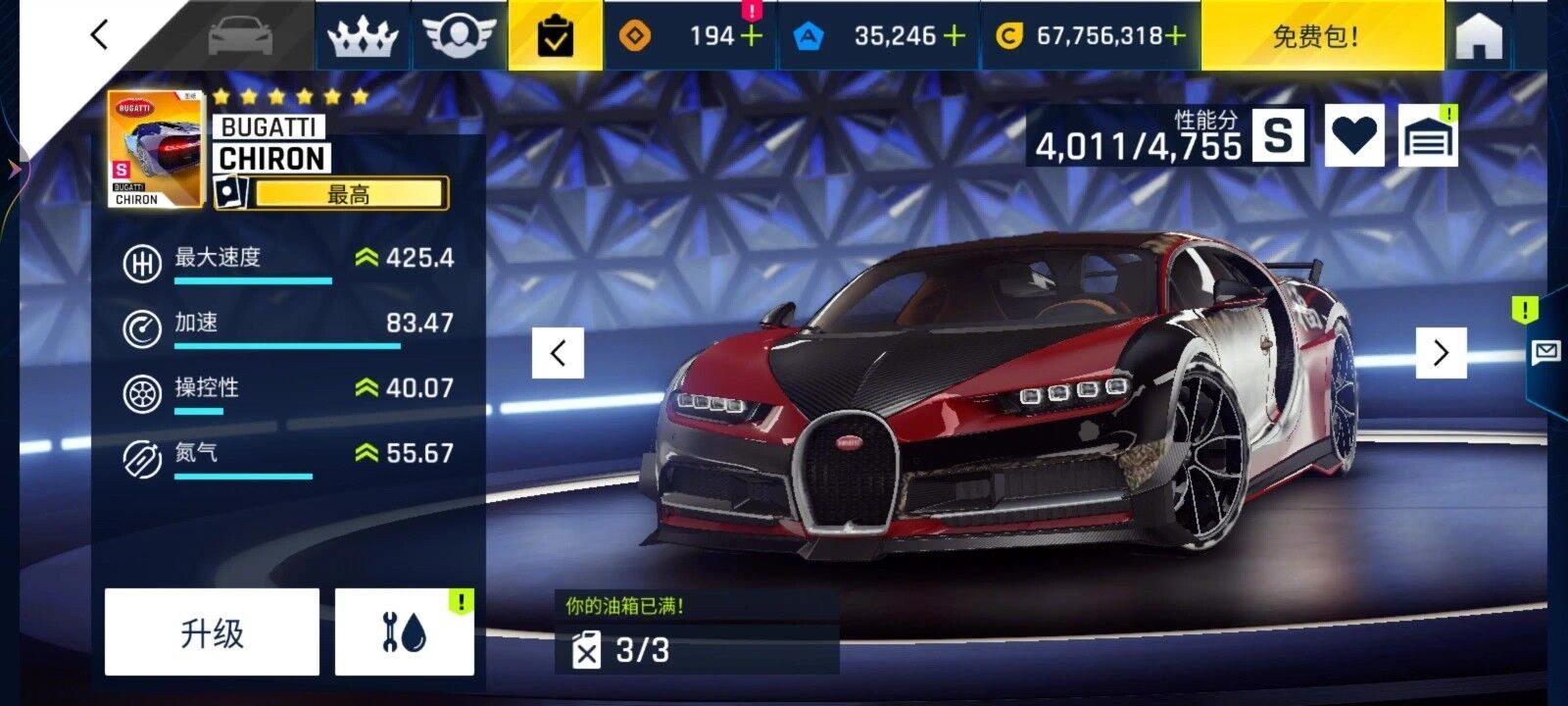Open the garage packs icon with notification
The width and height of the screenshot is (1568, 706).
(x=1431, y=134)
